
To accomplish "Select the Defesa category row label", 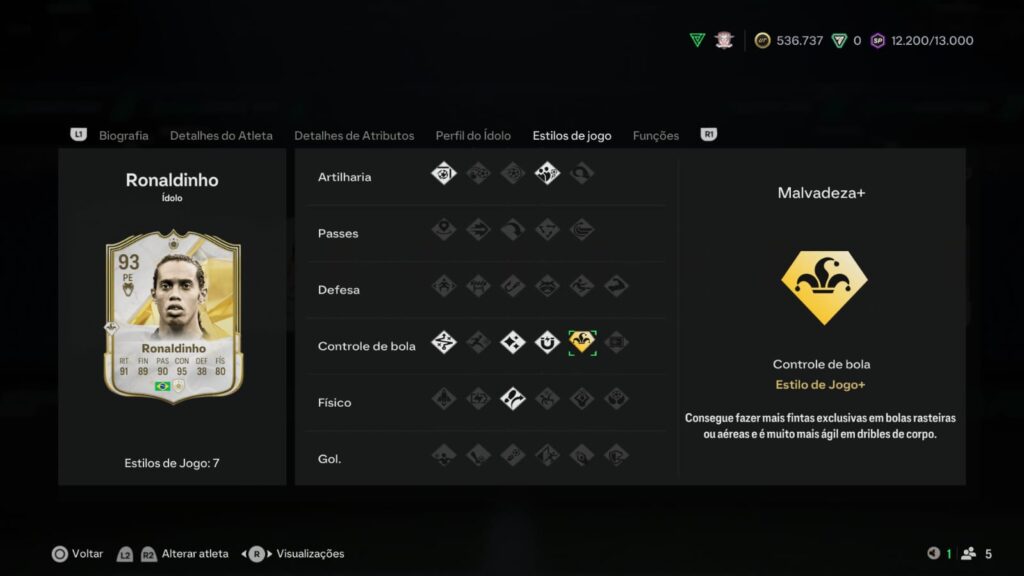I will tap(338, 290).
